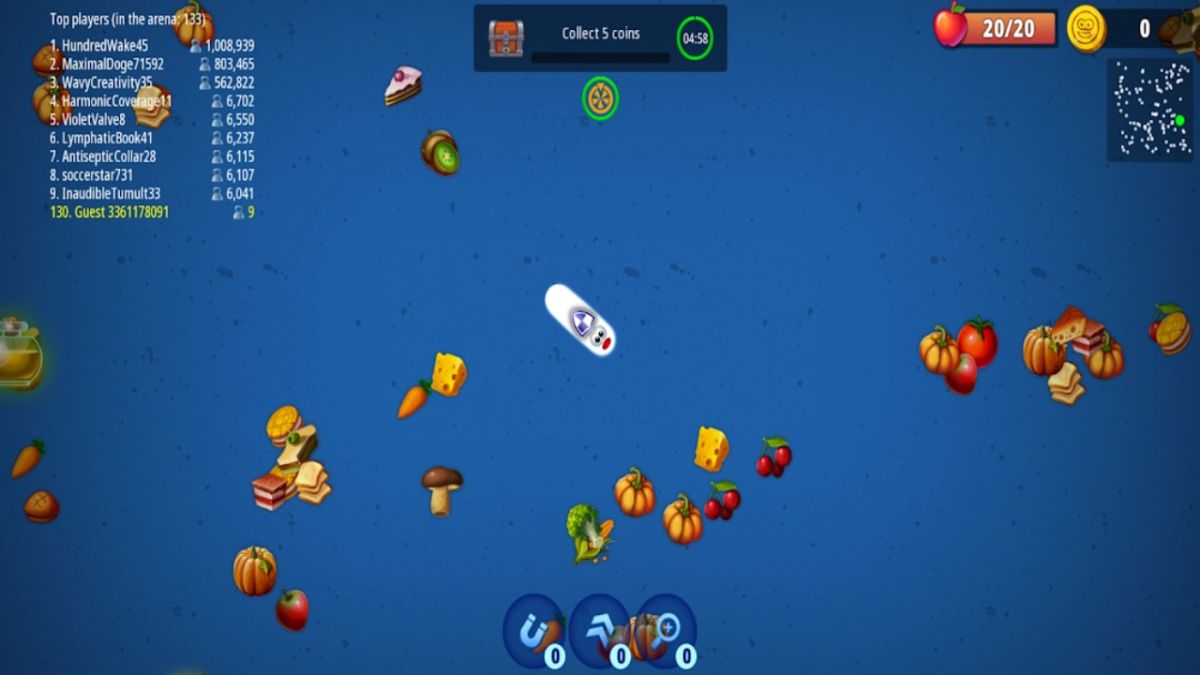
Task: Choose MaximalDoge71592 leaderboard row
Action: (x=152, y=64)
